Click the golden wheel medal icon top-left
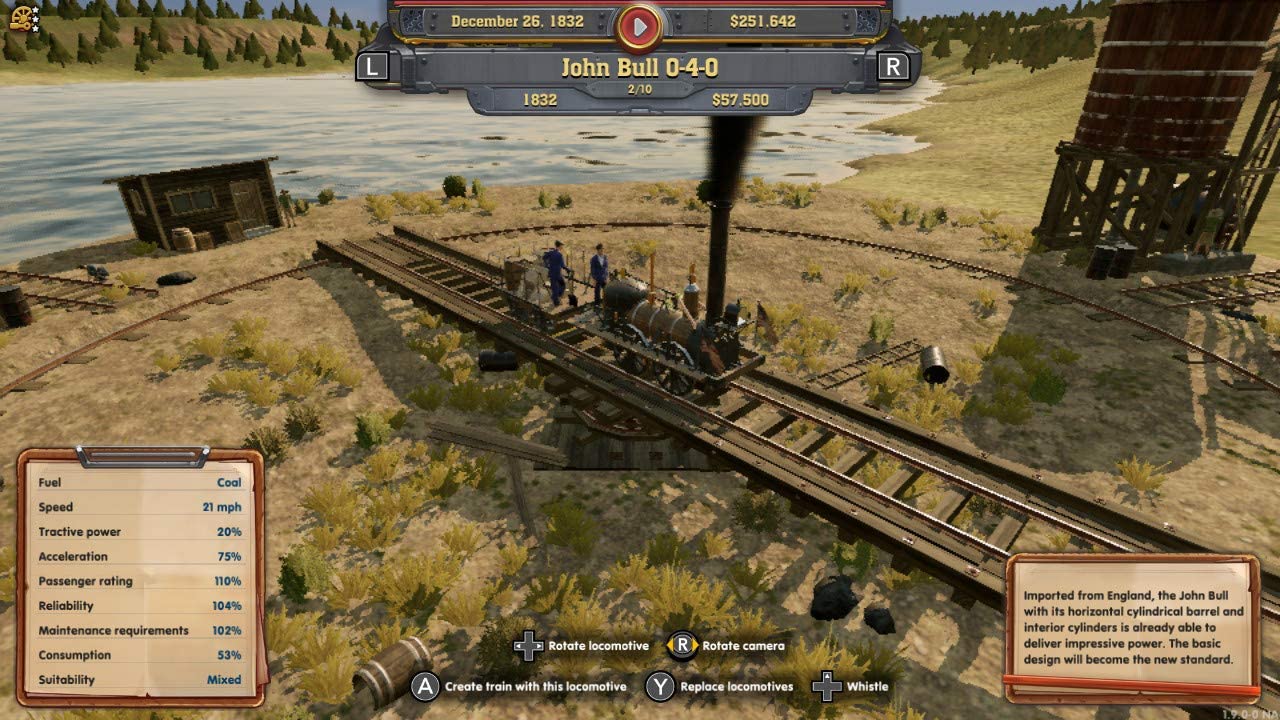1280x720 pixels. [x=21, y=16]
